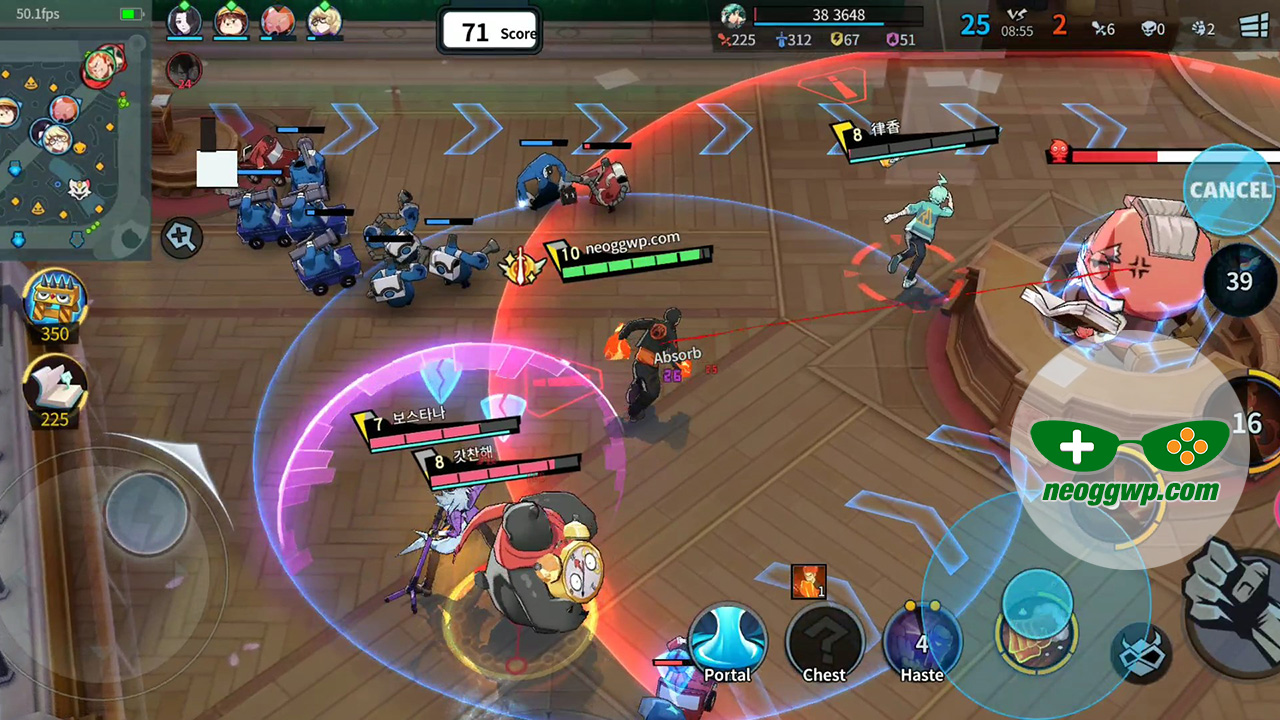This screenshot has width=1280, height=720.
Task: Use the Haste spell
Action: pos(921,643)
